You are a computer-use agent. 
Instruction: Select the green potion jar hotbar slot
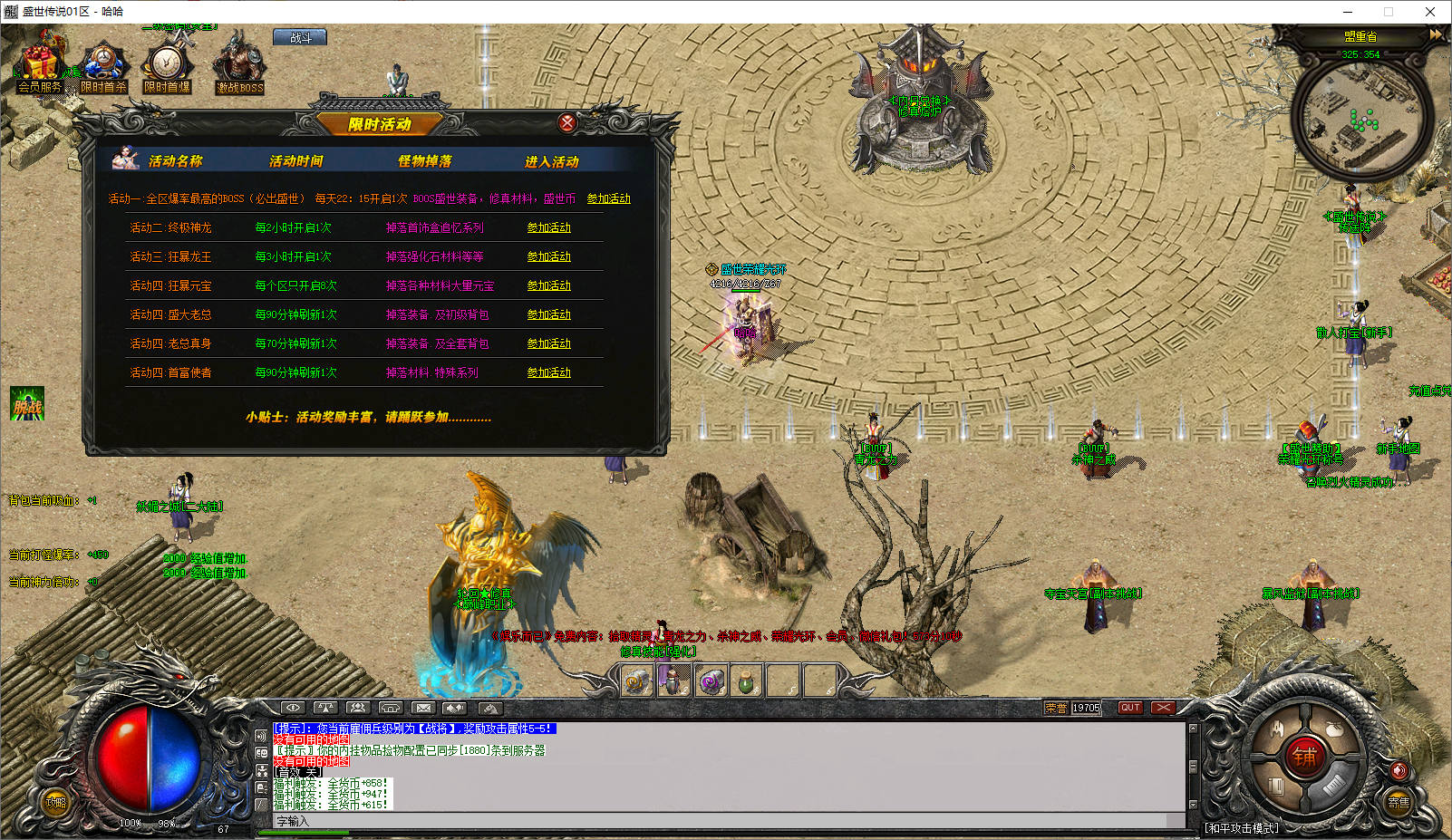[746, 681]
